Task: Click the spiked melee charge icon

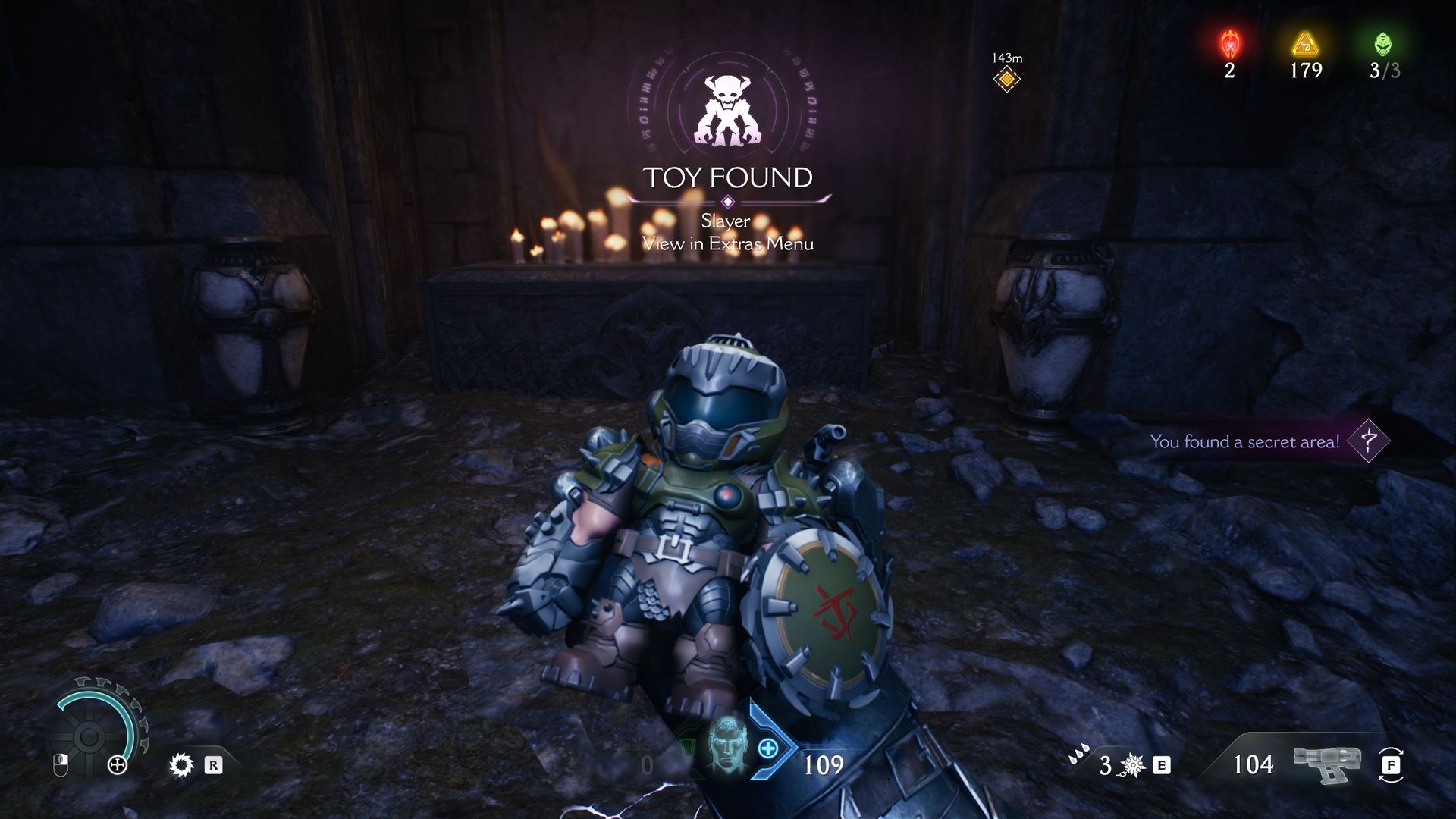Action: [1134, 766]
